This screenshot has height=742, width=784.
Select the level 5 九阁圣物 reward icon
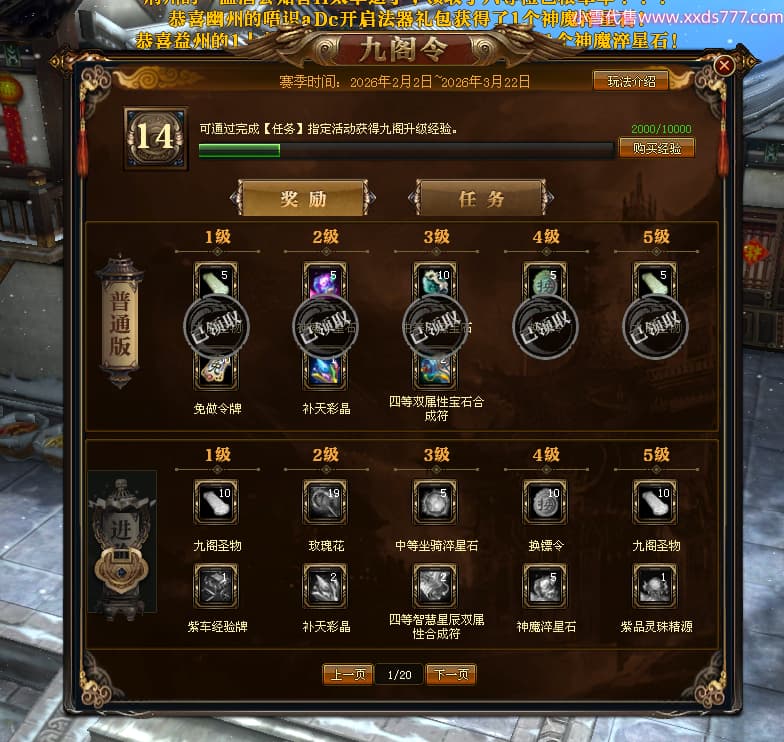[655, 502]
